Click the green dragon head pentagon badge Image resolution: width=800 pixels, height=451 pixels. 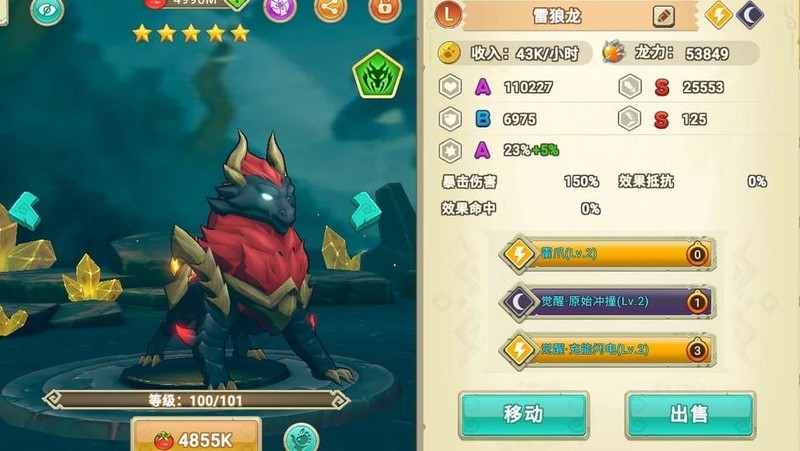tap(377, 75)
